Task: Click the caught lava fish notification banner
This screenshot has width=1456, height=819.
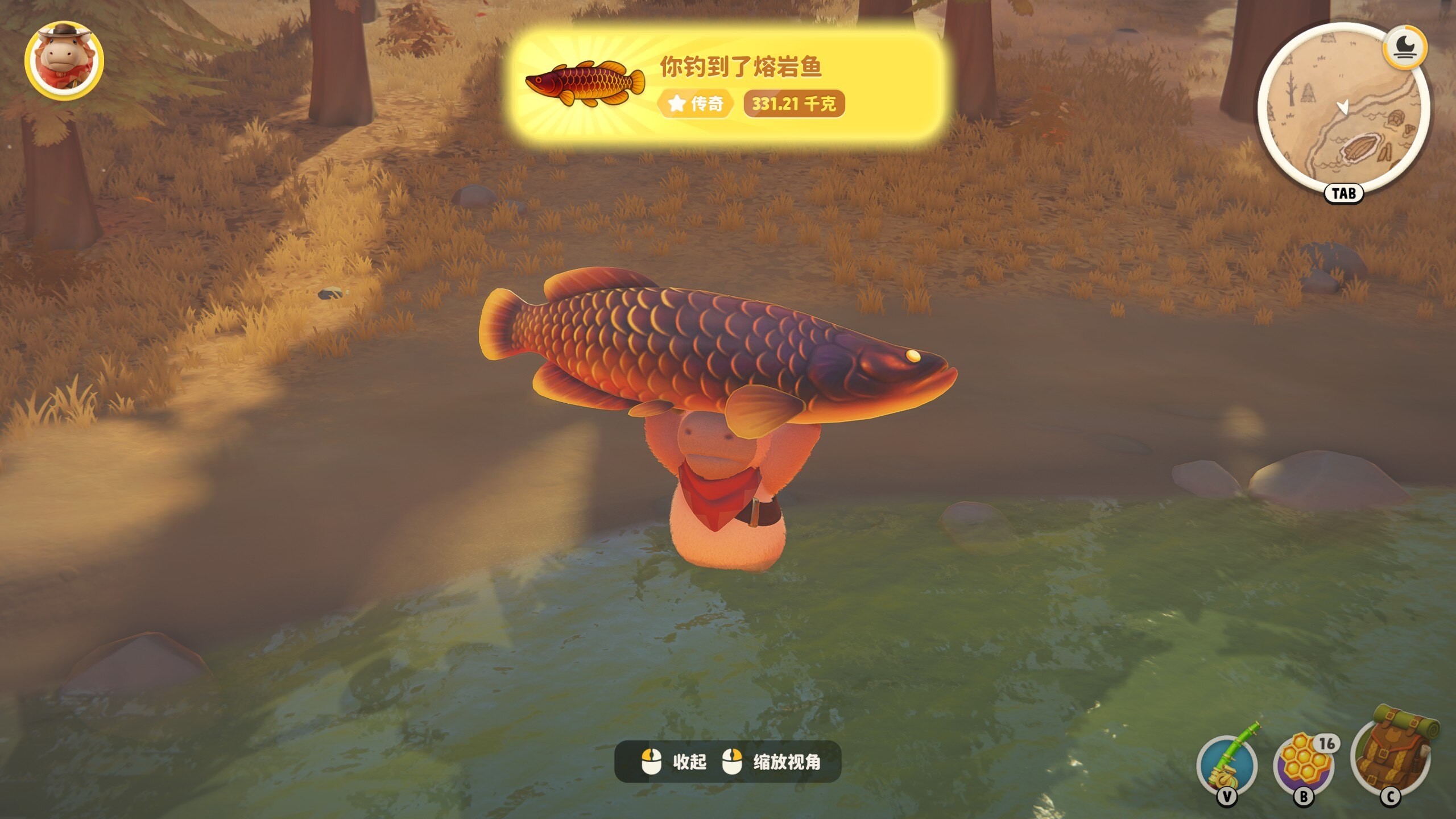Action: tap(728, 85)
